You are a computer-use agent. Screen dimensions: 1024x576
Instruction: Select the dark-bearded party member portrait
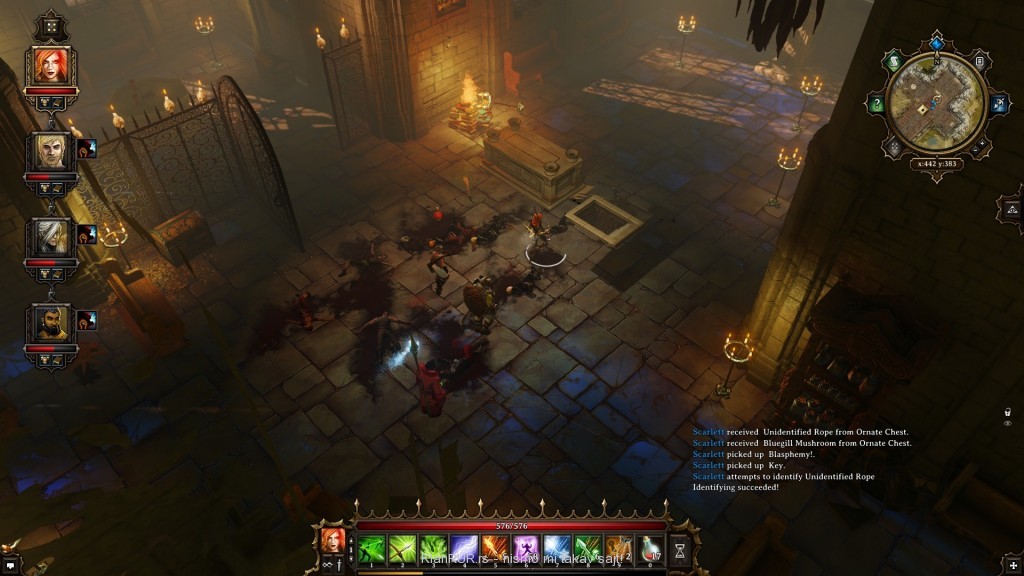(49, 322)
